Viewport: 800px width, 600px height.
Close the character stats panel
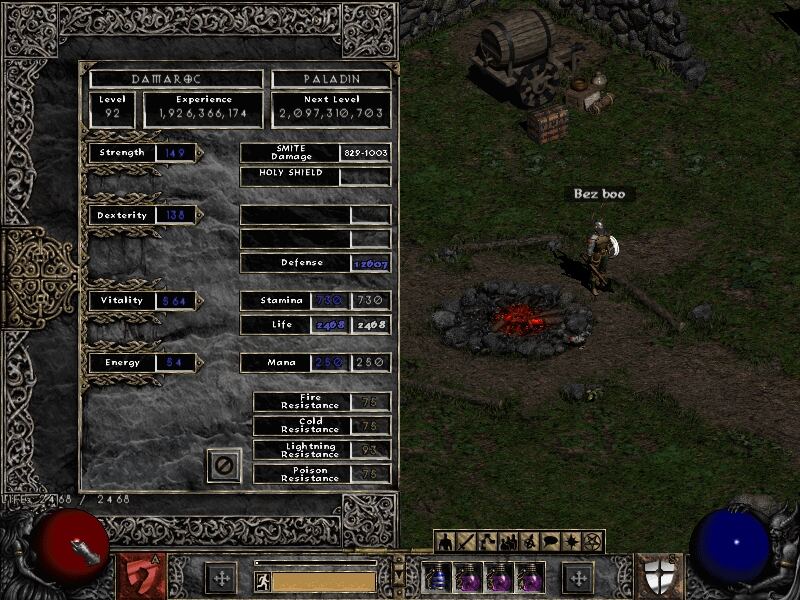pos(224,465)
